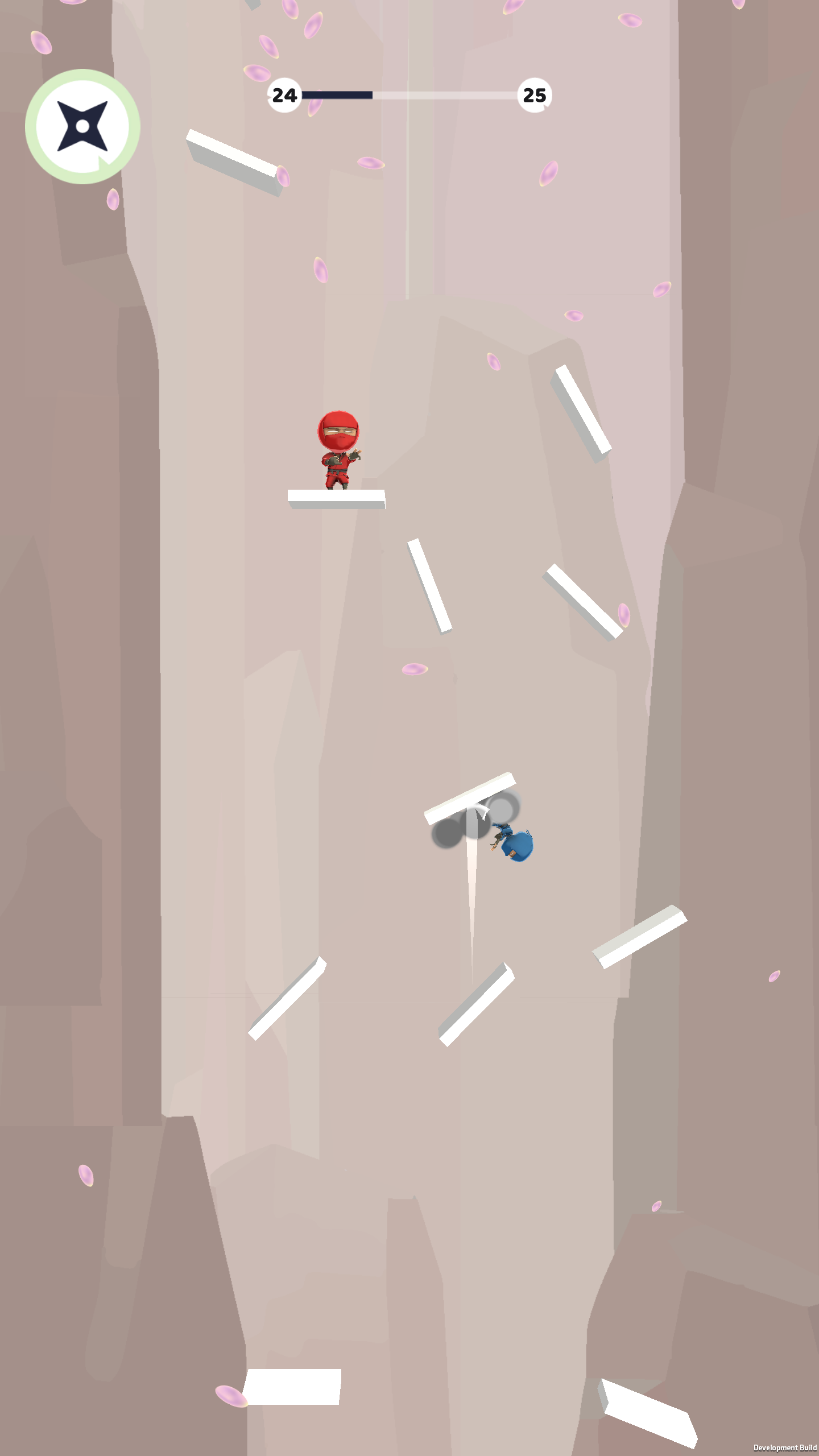Activate the shuriken power-up
Viewport: 819px width, 1456px height.
point(82,125)
